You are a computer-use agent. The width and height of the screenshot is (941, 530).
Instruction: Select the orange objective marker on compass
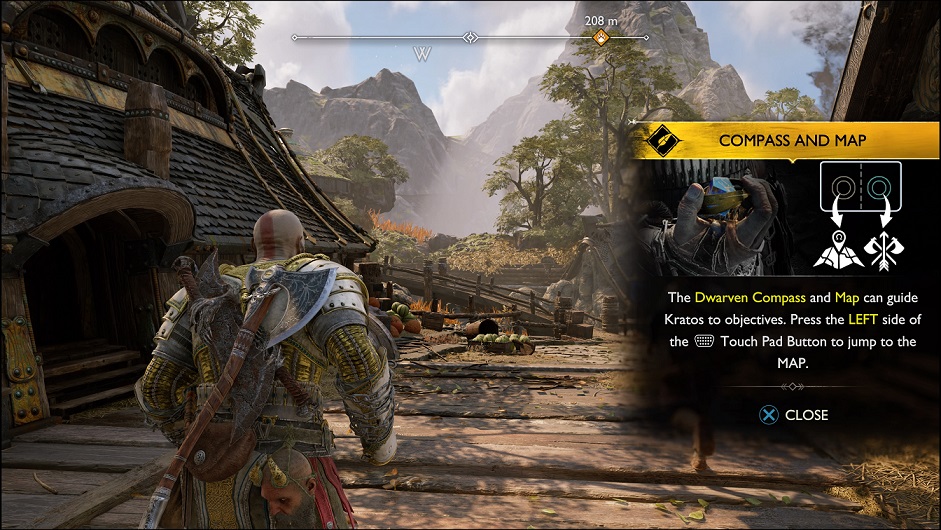[x=601, y=38]
